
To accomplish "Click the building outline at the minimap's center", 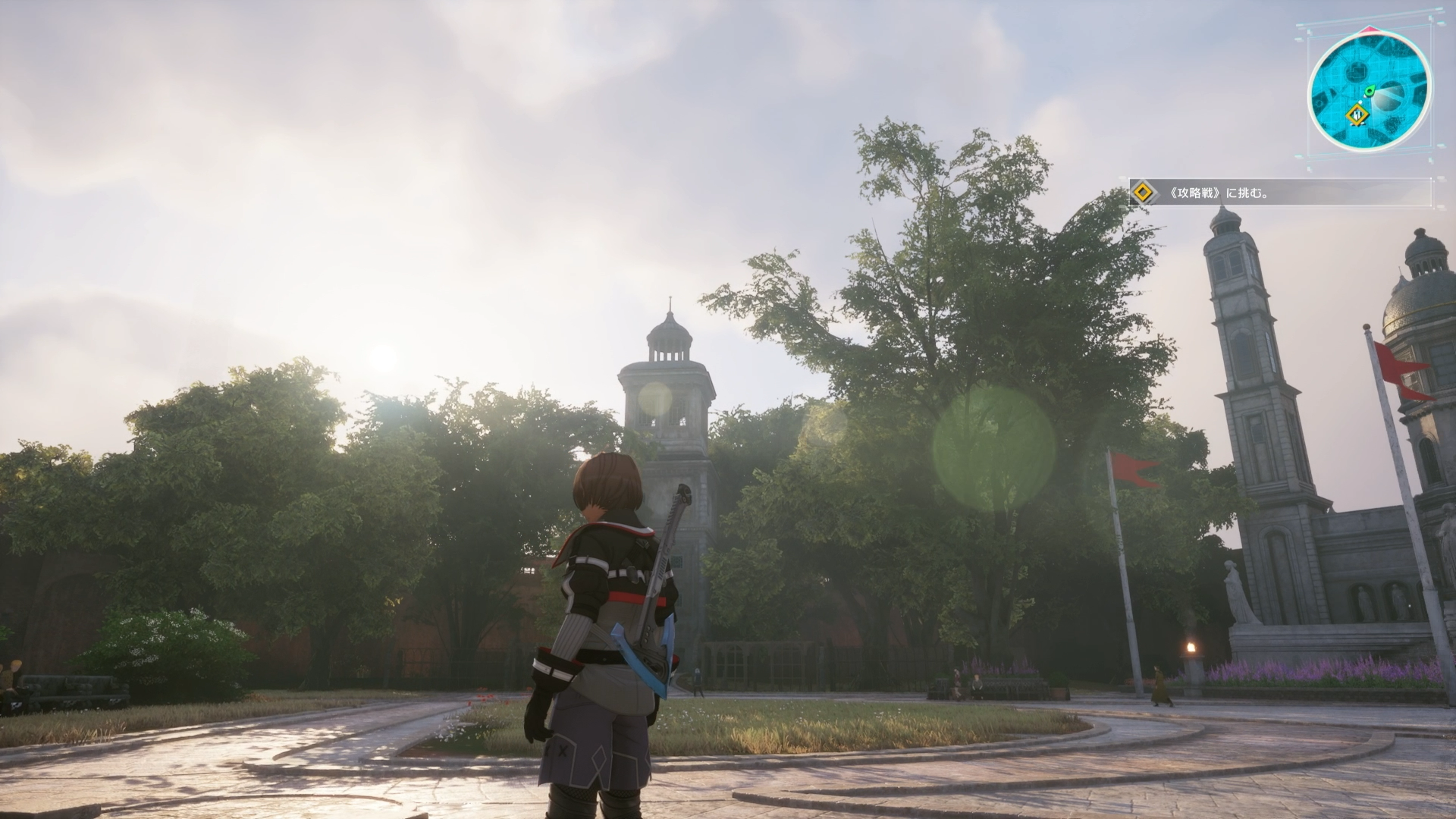I will [x=1357, y=71].
